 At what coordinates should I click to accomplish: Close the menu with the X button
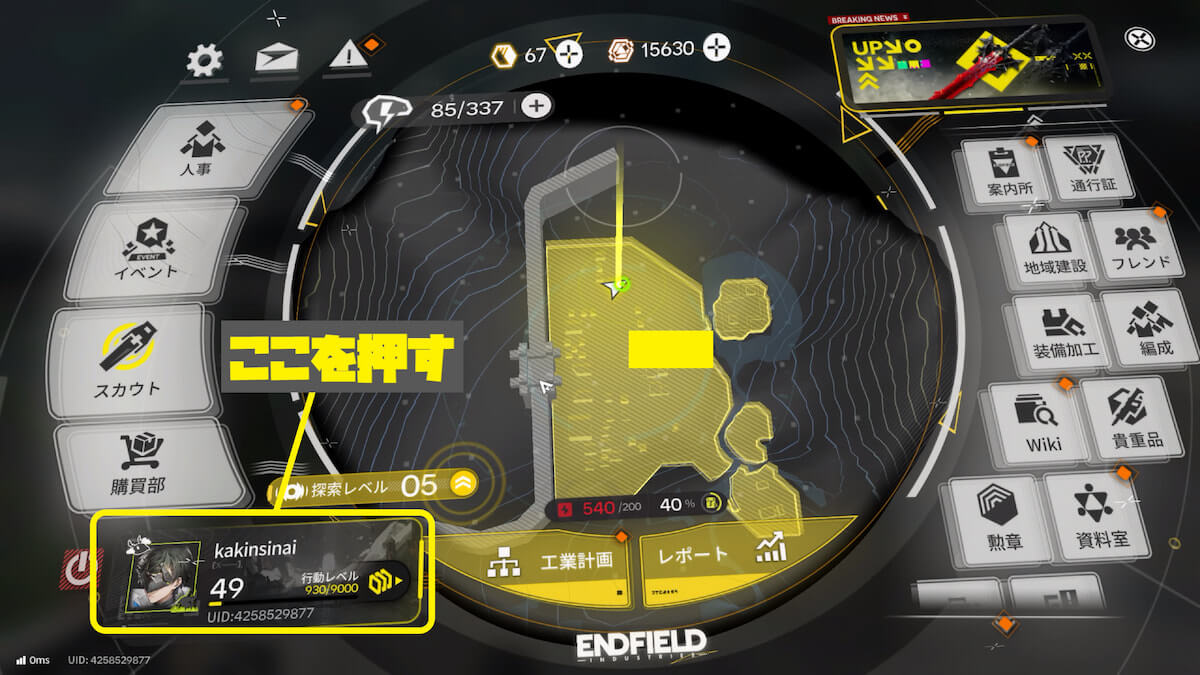pyautogui.click(x=1140, y=40)
